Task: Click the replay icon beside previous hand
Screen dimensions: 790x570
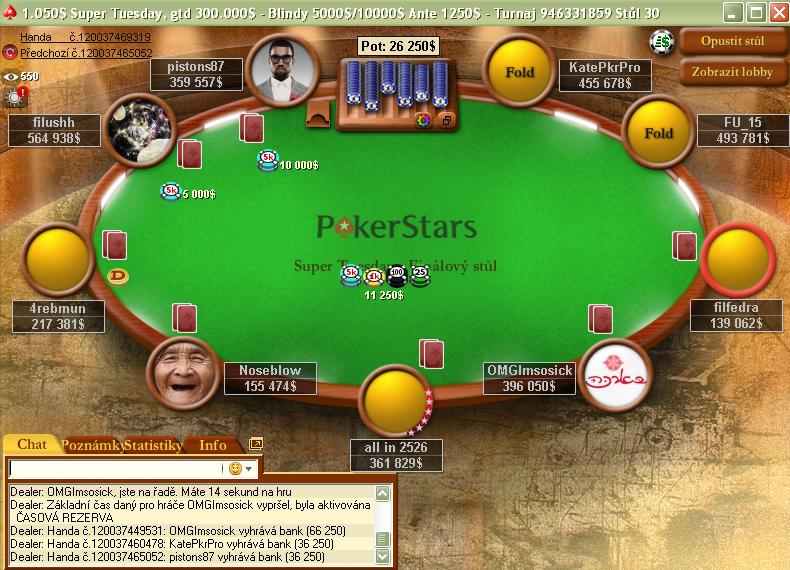Action: 9,52
